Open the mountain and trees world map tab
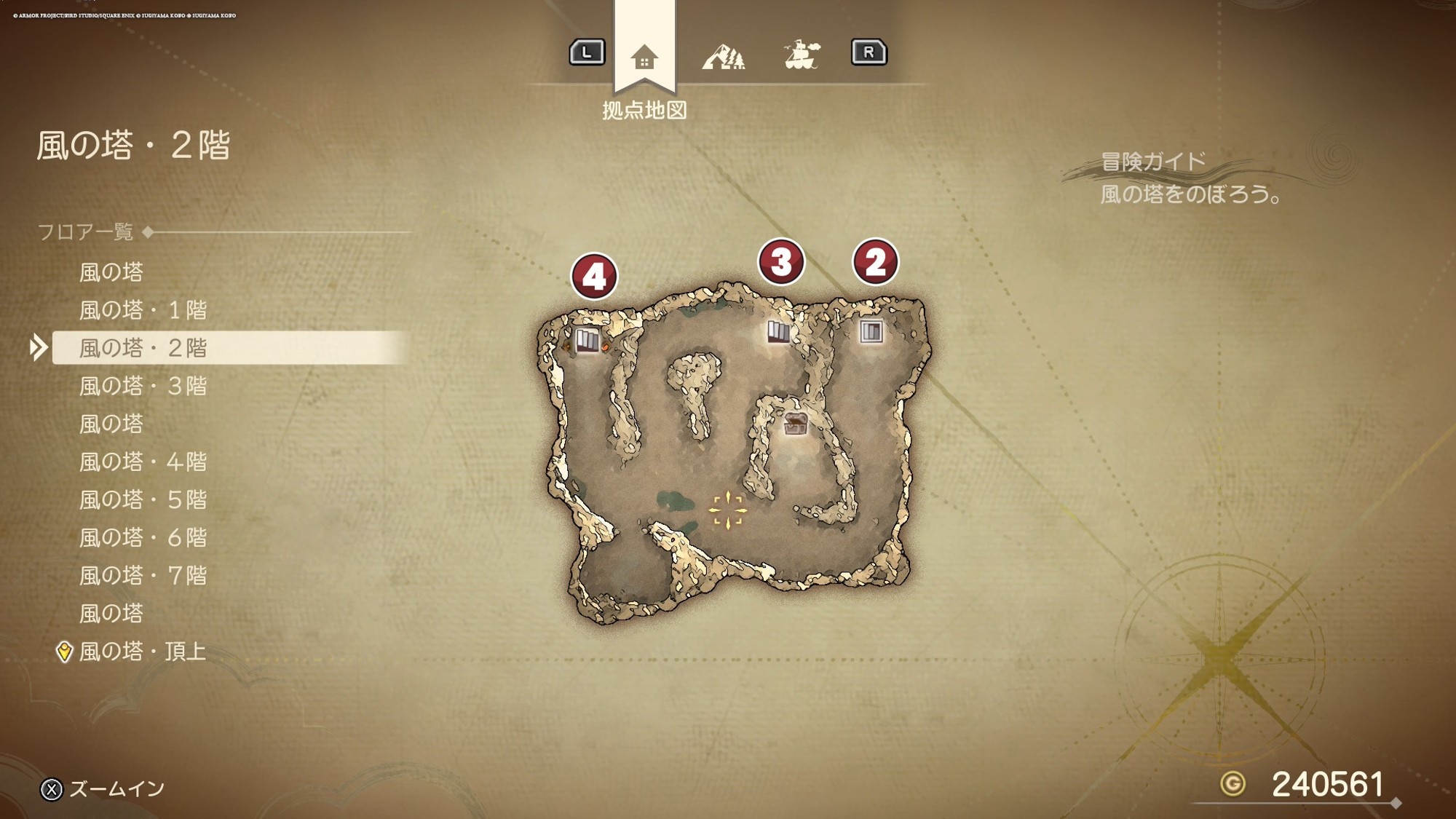1456x819 pixels. click(x=724, y=56)
